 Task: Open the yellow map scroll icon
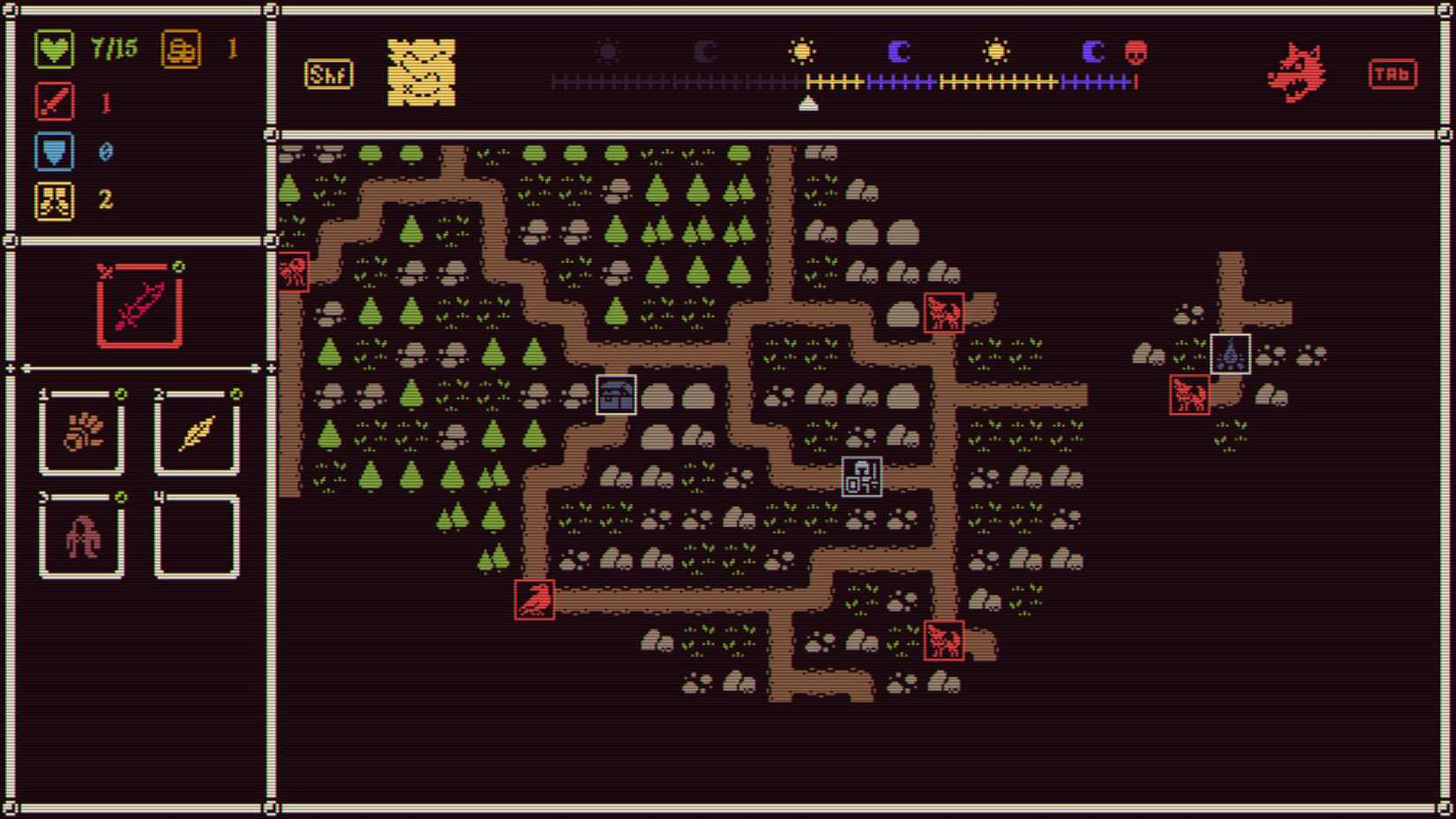418,72
